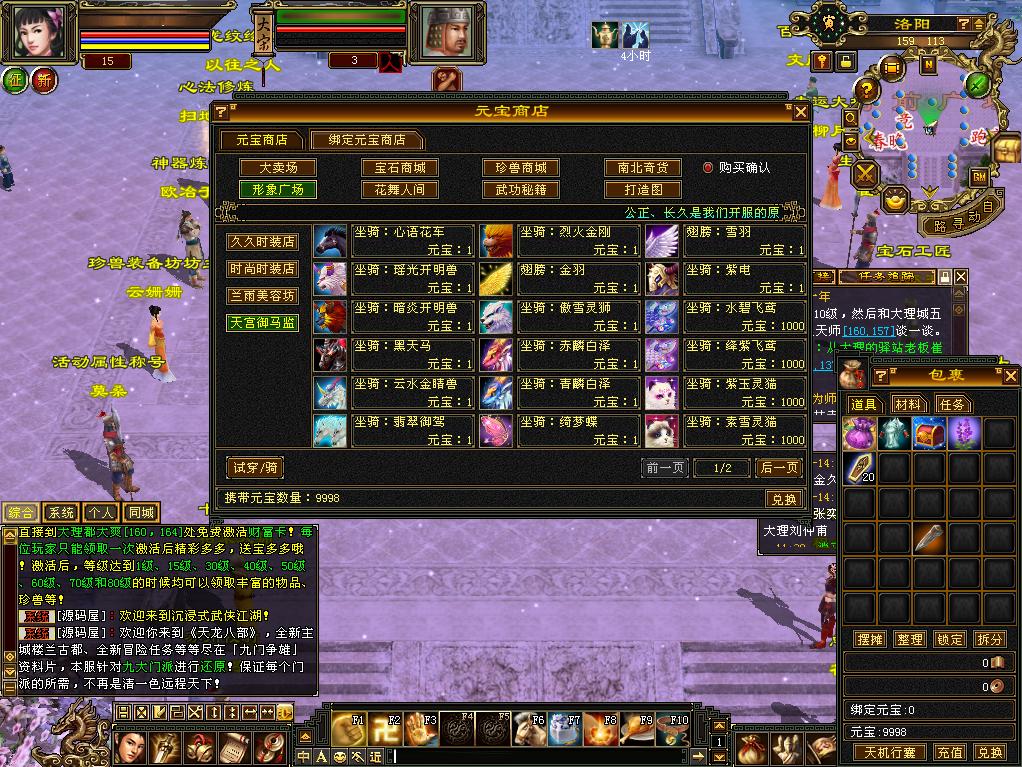Select the 珍兽商城 category
Screen dimensions: 1022x767
tap(520, 168)
